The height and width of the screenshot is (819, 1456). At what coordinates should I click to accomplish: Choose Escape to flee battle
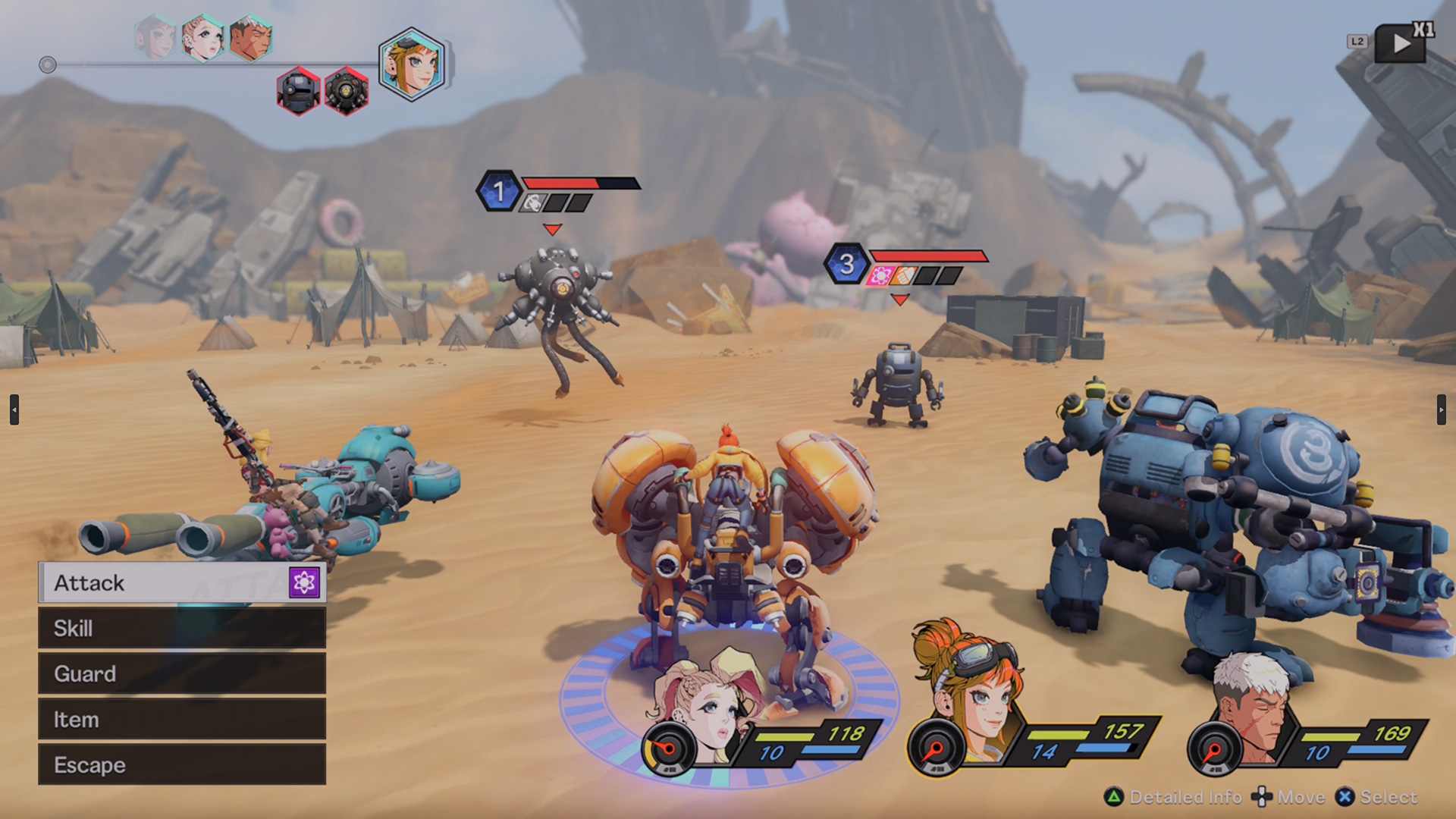coord(182,764)
